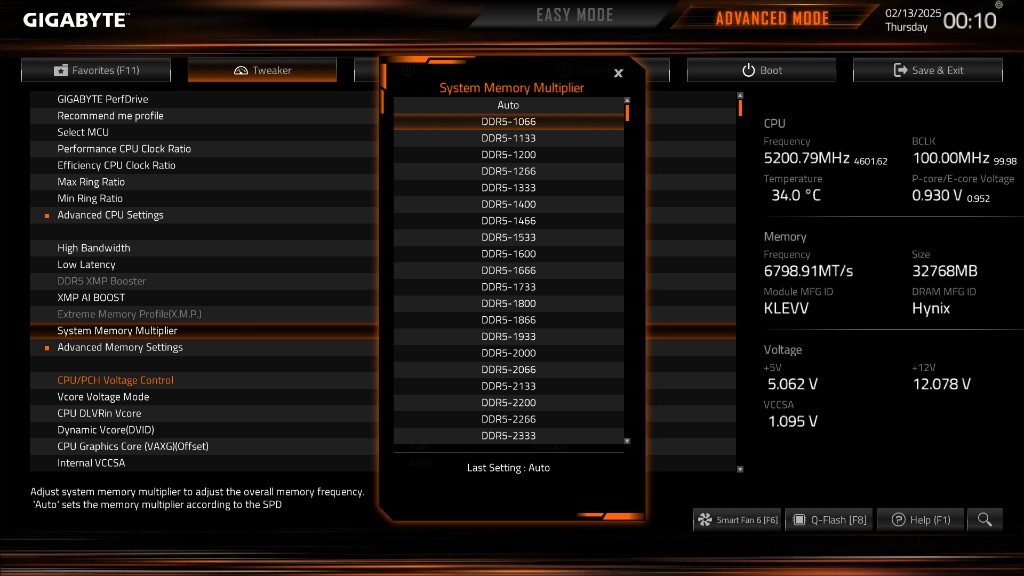Open Advanced Memory Settings submenu
The height and width of the screenshot is (576, 1024).
(120, 347)
